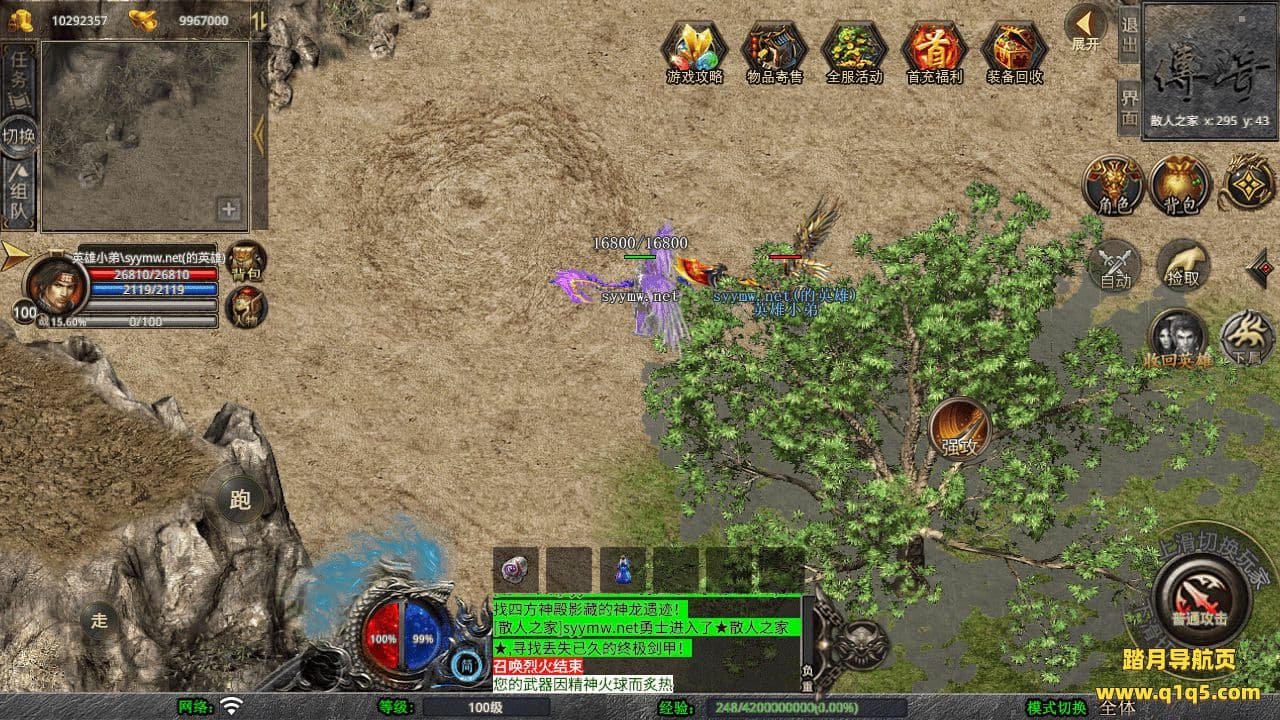Activate the 强攻 strong attack skill
This screenshot has width=1280, height=720.
click(x=960, y=430)
